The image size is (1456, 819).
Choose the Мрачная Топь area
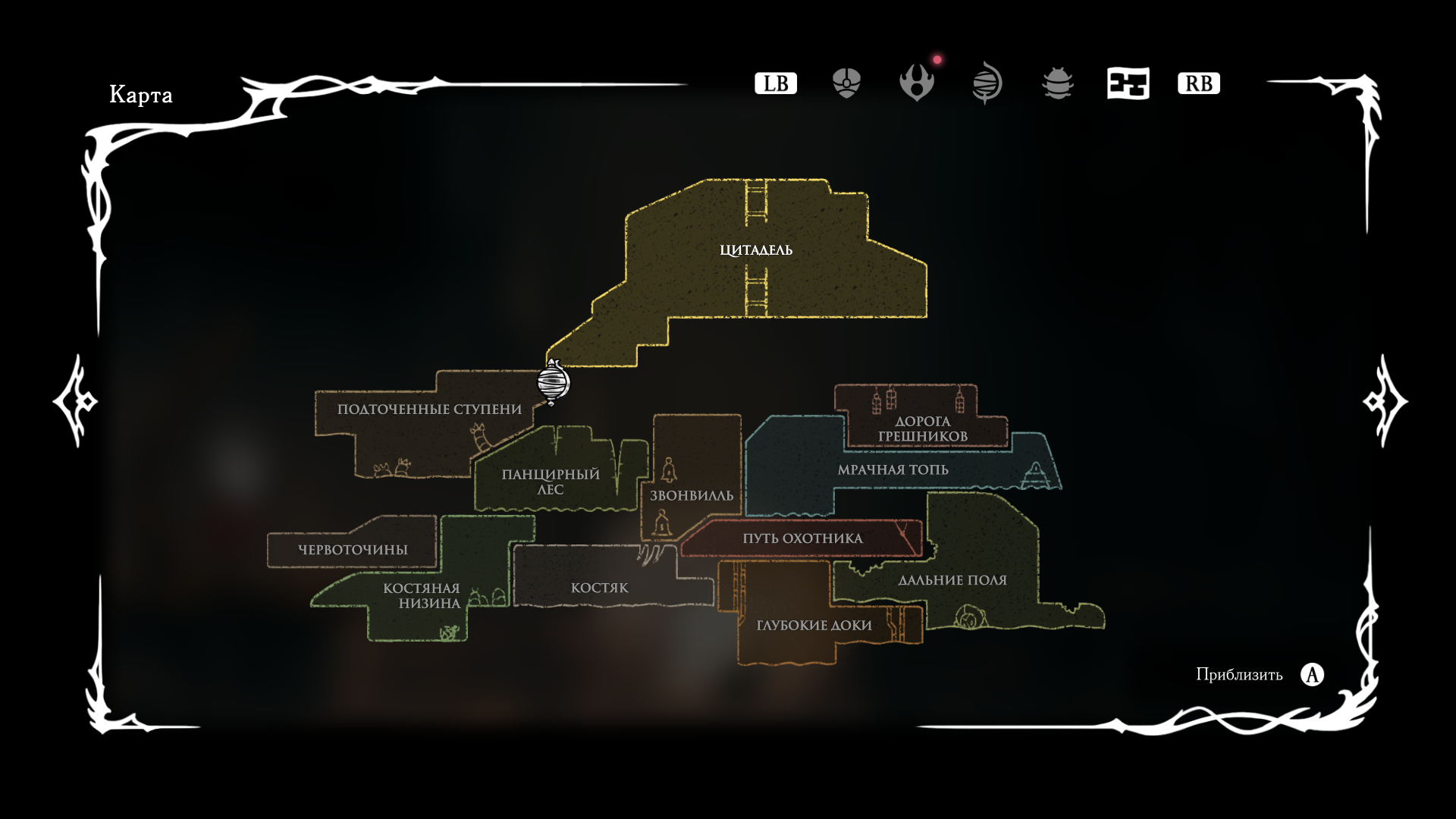[893, 470]
